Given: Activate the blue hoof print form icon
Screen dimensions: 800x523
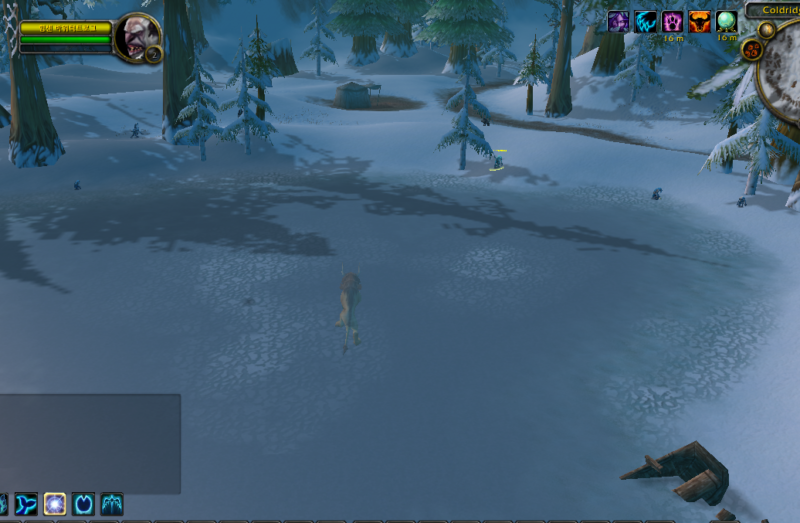Looking at the screenshot, I should 84,503.
